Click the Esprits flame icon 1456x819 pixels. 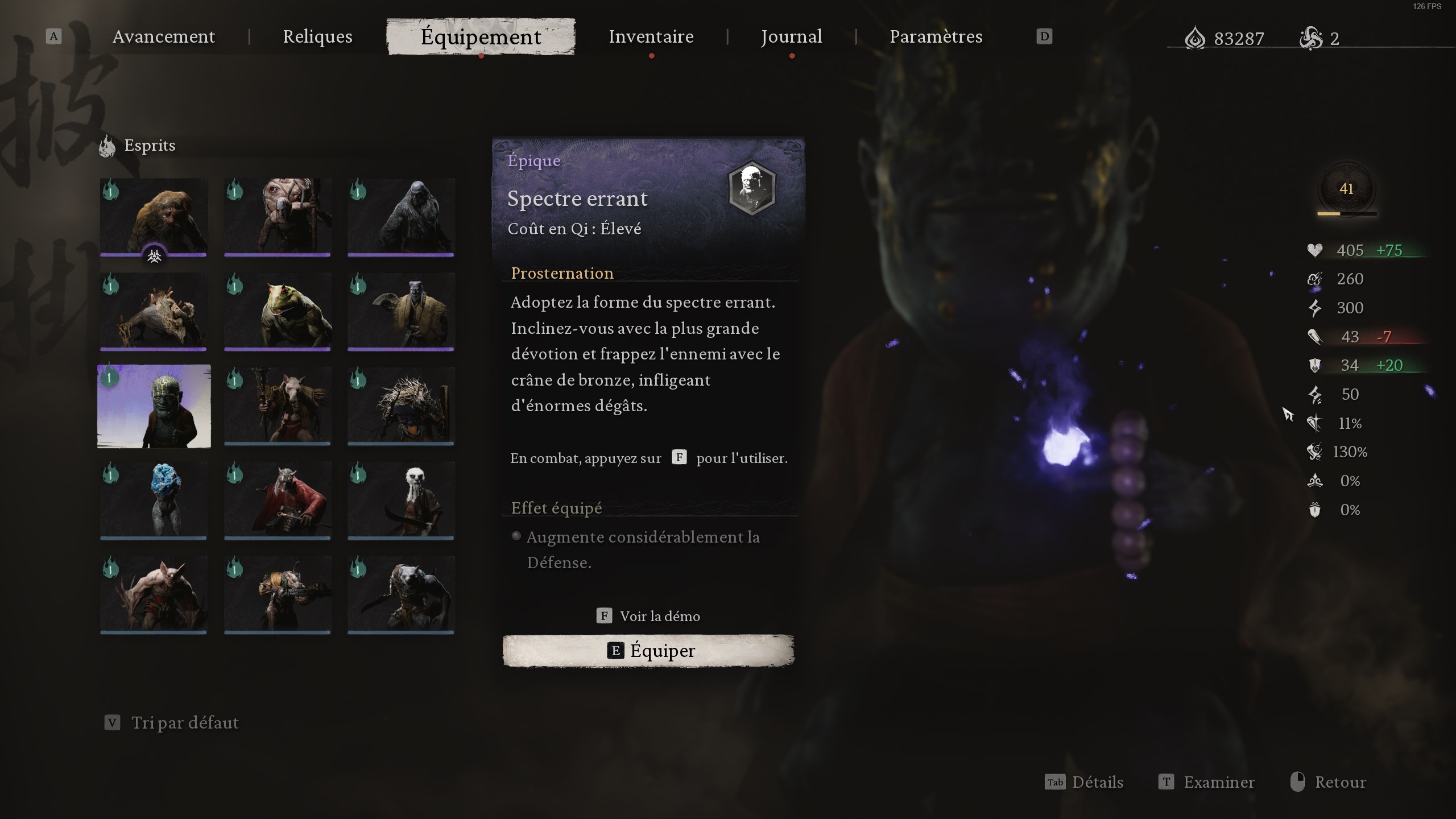pos(108,145)
